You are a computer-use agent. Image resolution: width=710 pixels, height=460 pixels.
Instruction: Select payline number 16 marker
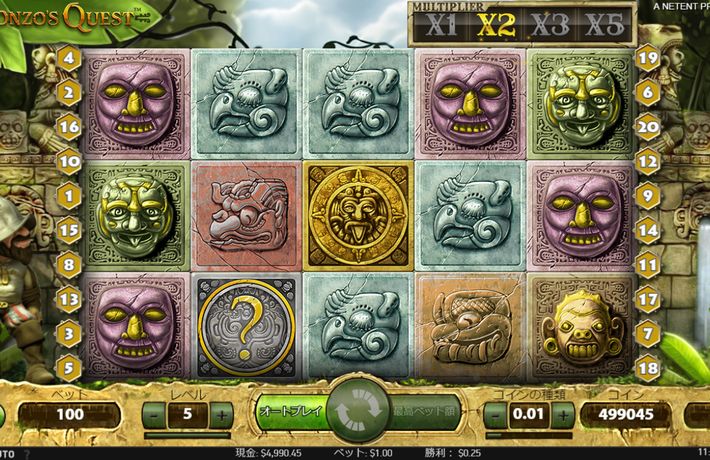(70, 126)
